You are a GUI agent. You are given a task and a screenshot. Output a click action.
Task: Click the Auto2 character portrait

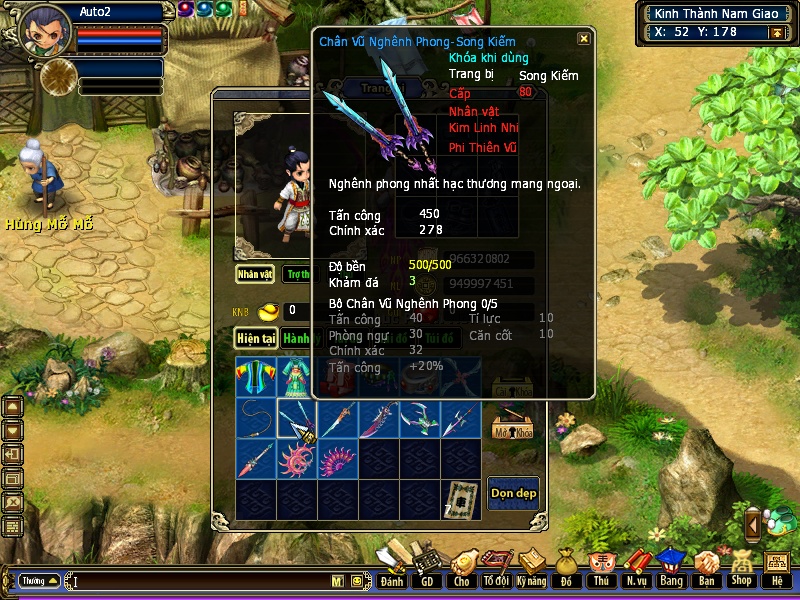45,30
